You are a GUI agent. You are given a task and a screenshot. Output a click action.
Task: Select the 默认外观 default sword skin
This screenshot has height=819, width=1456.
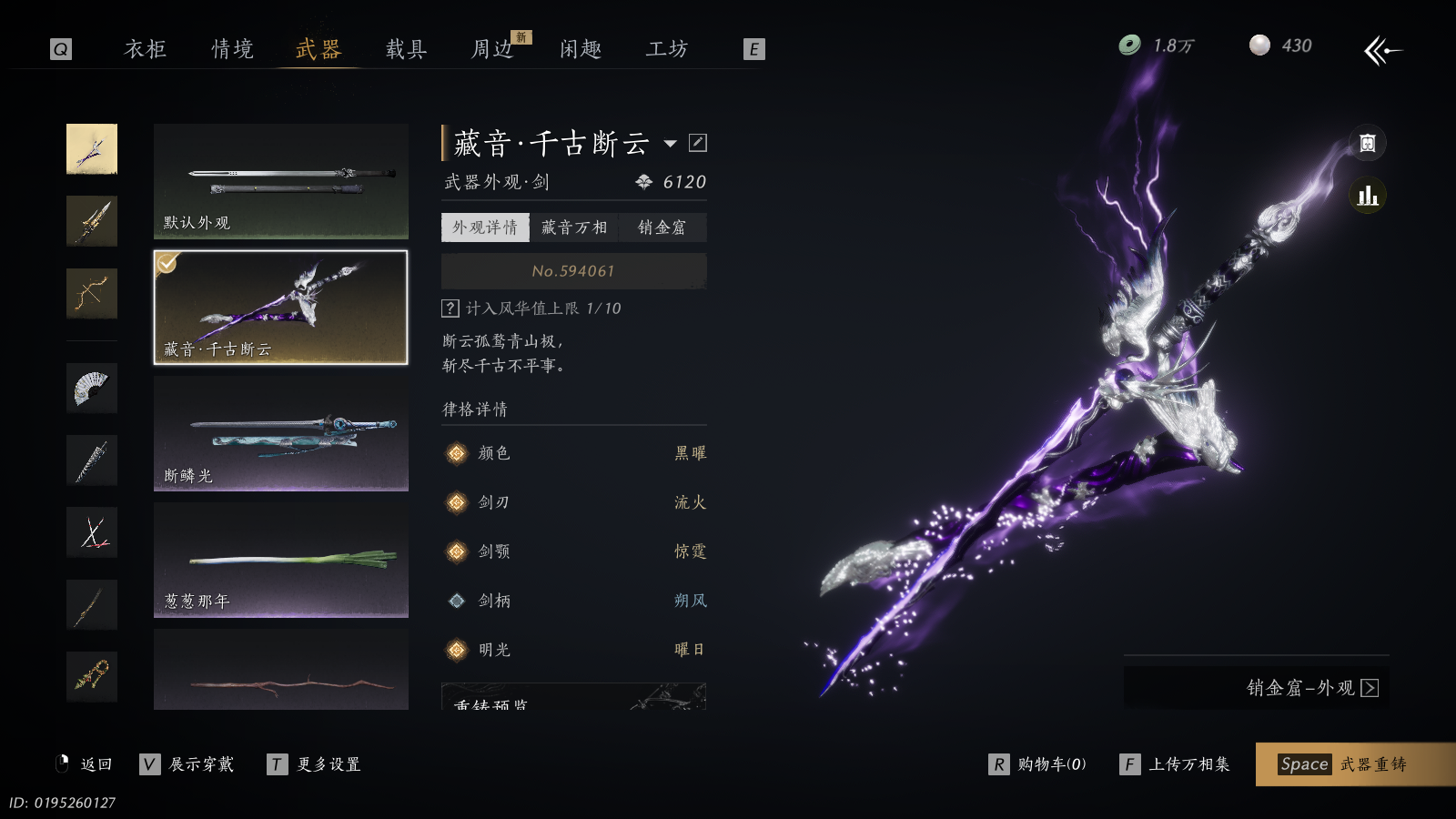click(280, 181)
